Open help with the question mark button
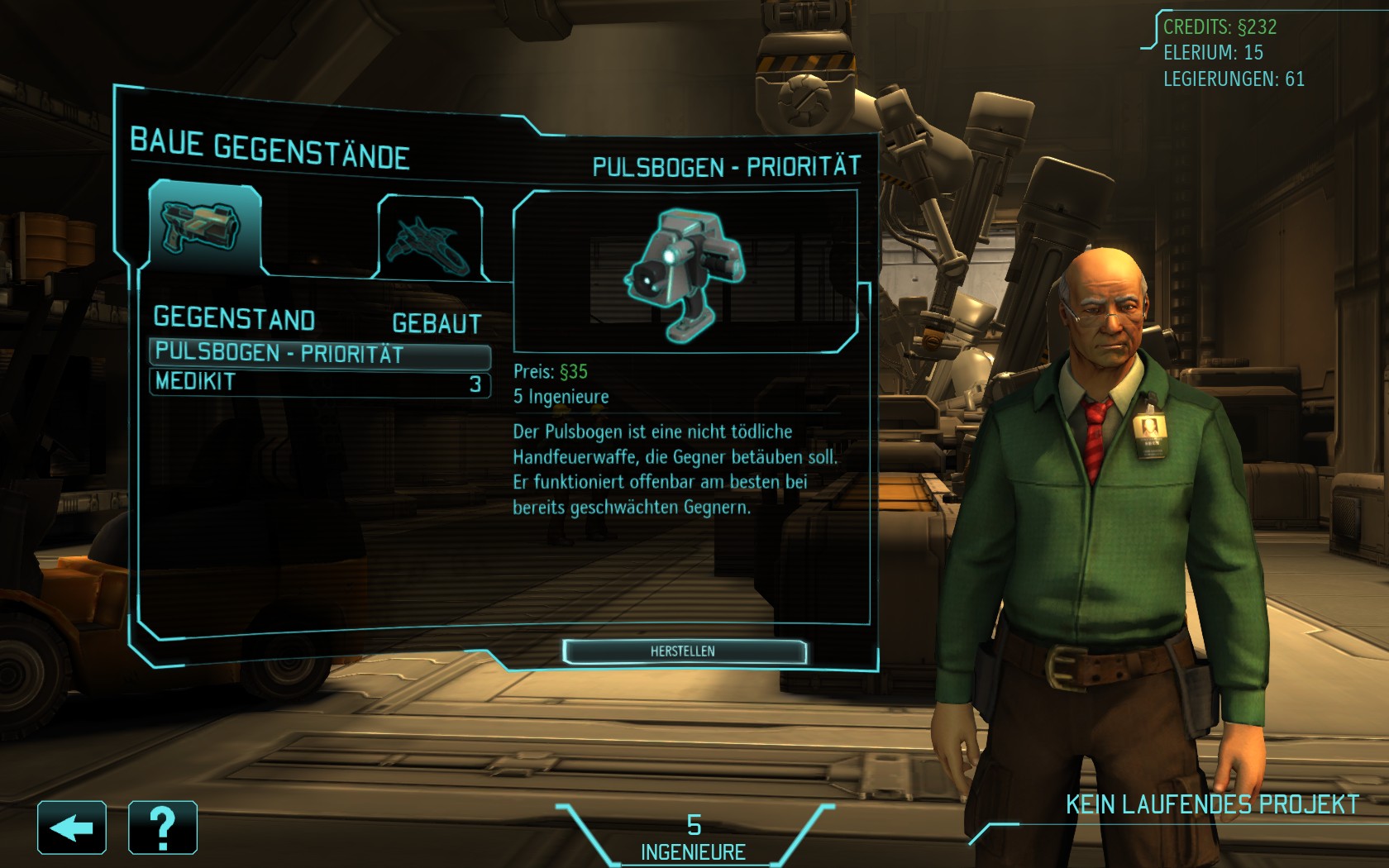 (x=163, y=827)
